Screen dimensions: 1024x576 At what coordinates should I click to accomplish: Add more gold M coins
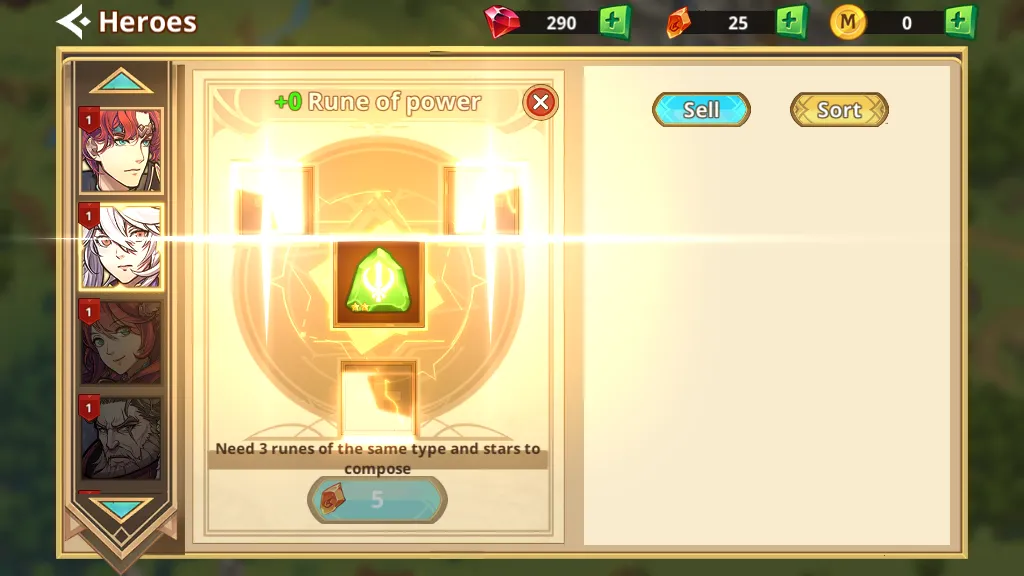point(959,22)
